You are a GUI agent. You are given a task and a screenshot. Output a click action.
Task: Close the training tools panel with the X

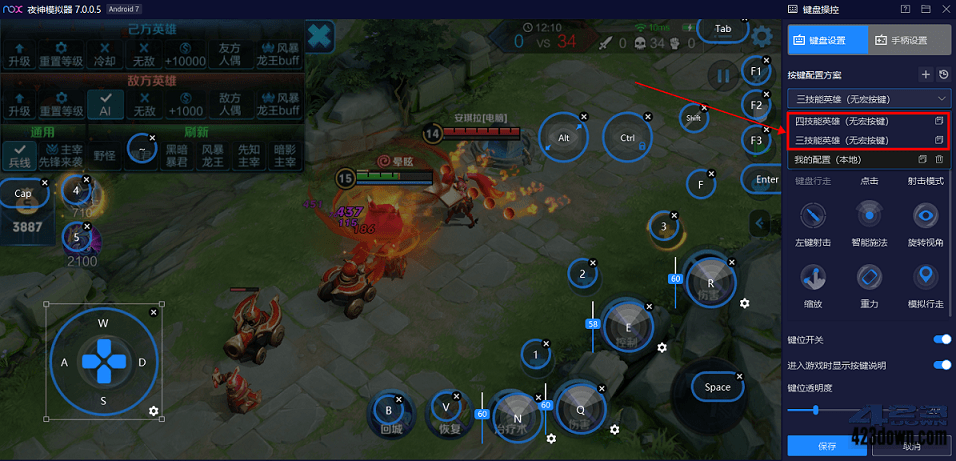319,38
